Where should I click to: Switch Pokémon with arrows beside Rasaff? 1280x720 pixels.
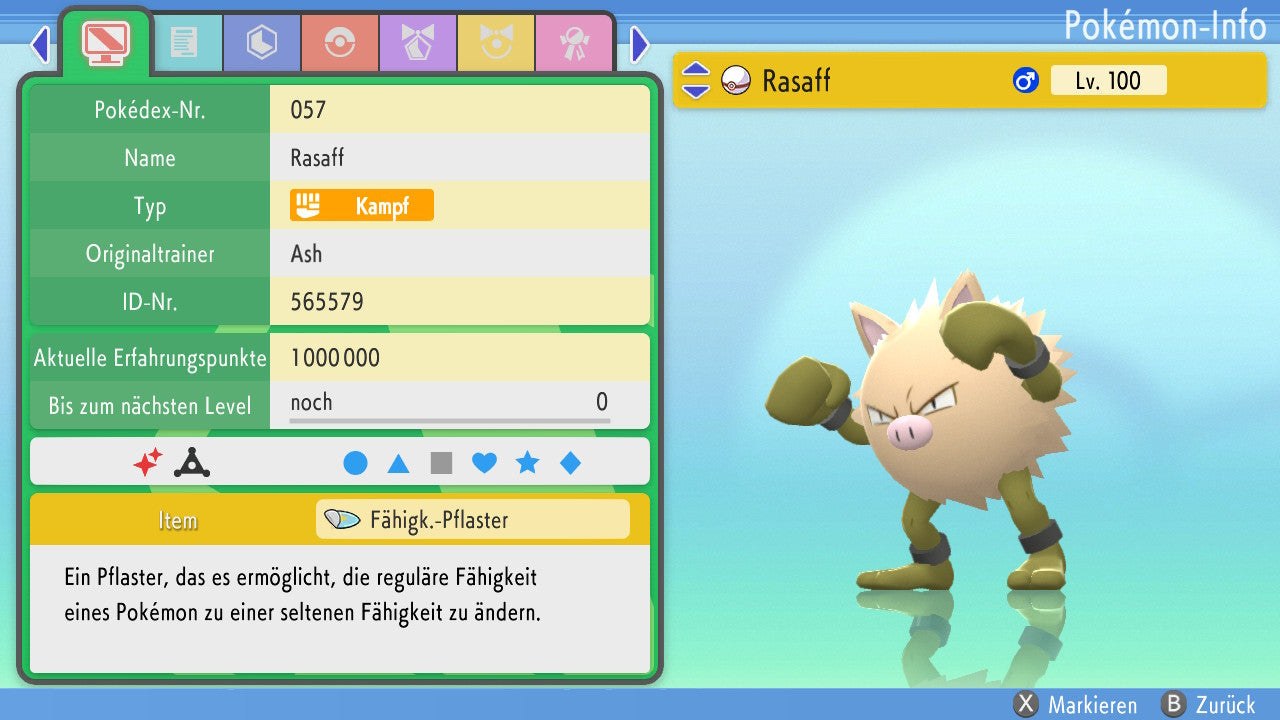point(695,81)
